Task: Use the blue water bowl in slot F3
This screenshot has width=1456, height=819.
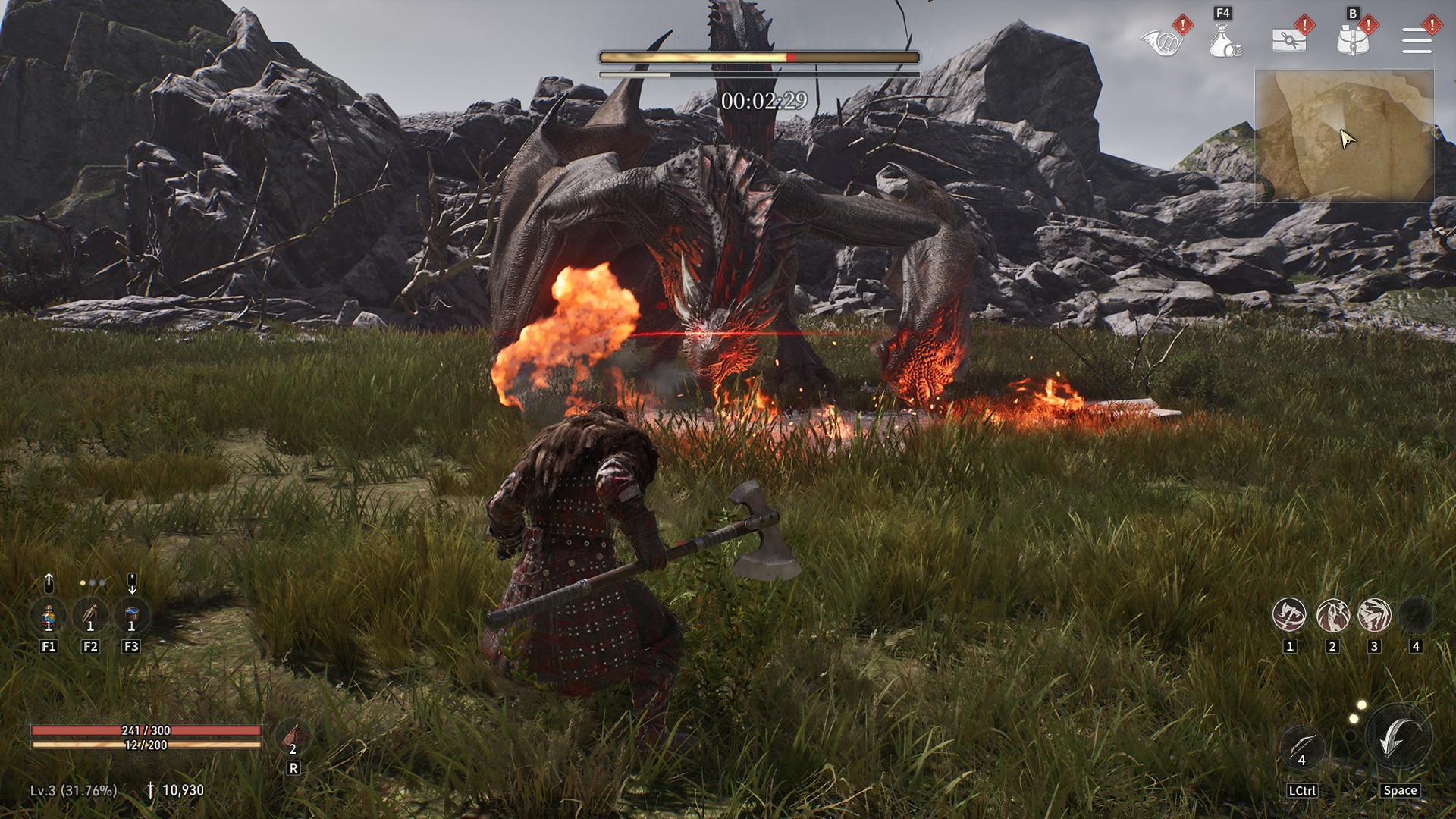Action: 131,616
